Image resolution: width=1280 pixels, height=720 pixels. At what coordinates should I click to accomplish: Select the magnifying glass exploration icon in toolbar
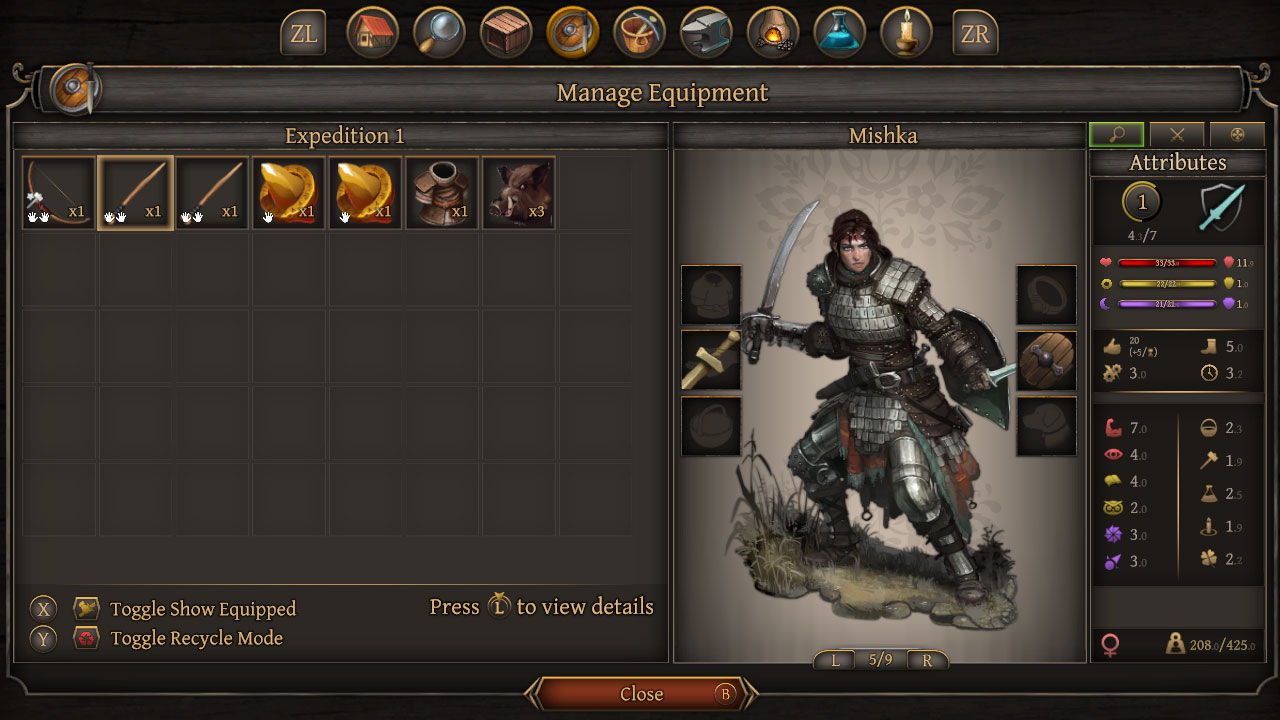[438, 32]
